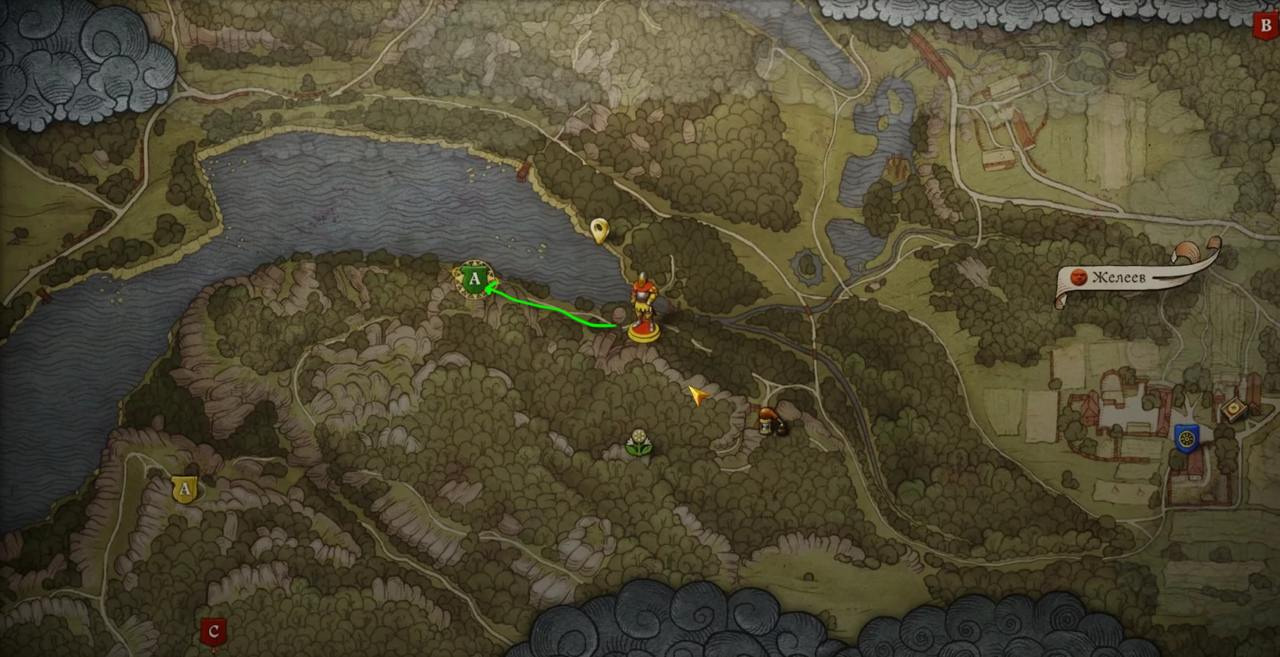Select the red quest marker B

[1267, 25]
